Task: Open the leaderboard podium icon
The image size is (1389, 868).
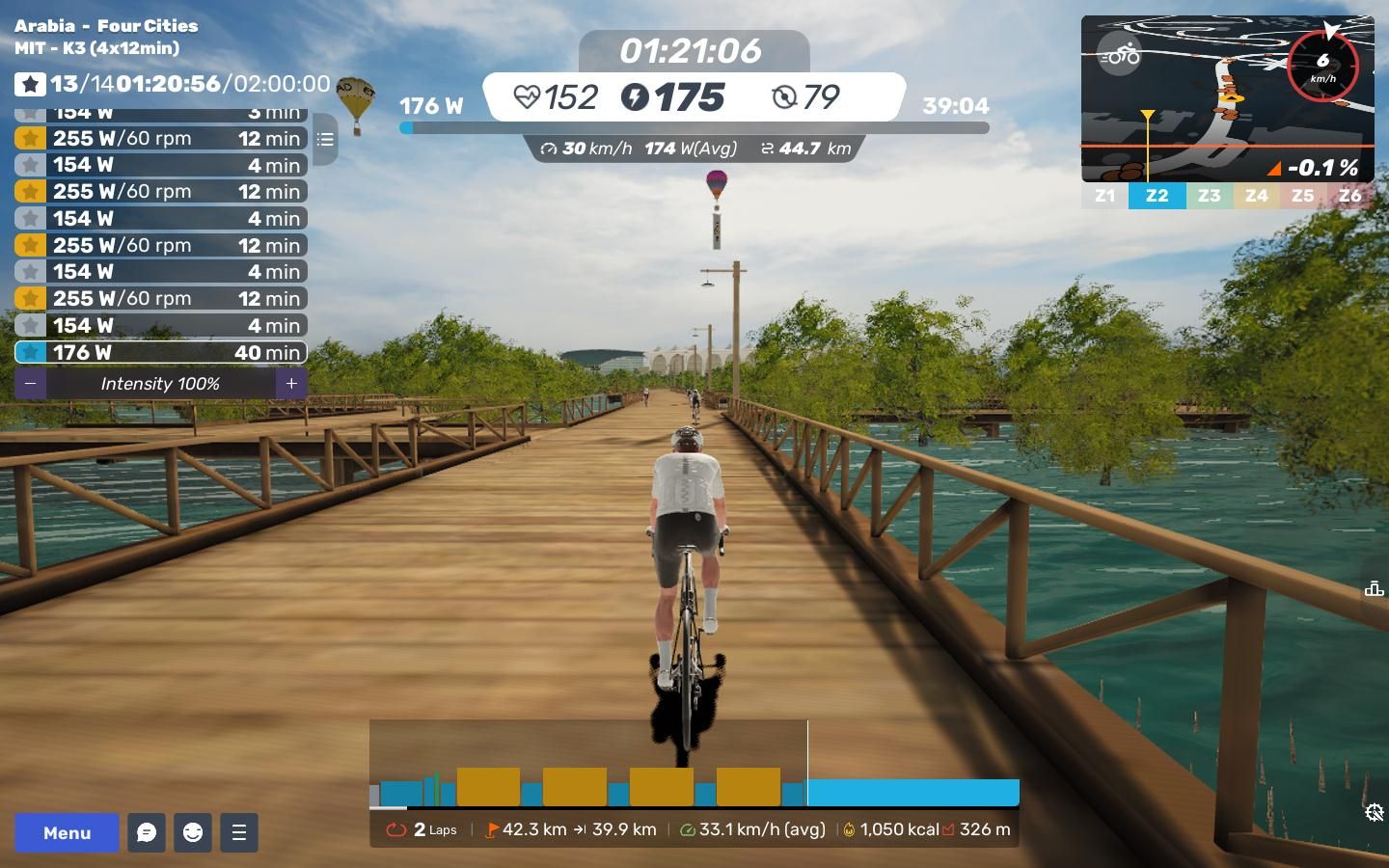Action: pyautogui.click(x=1374, y=588)
